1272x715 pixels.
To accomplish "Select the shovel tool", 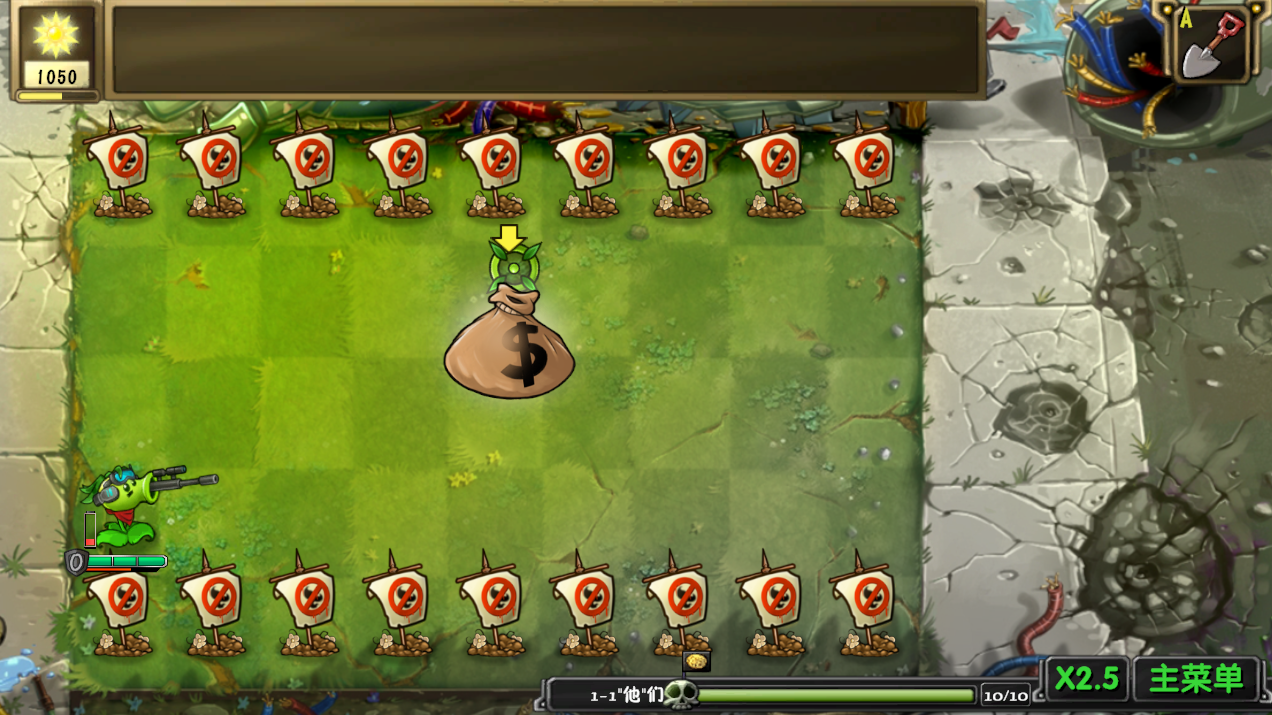I will (x=1212, y=44).
